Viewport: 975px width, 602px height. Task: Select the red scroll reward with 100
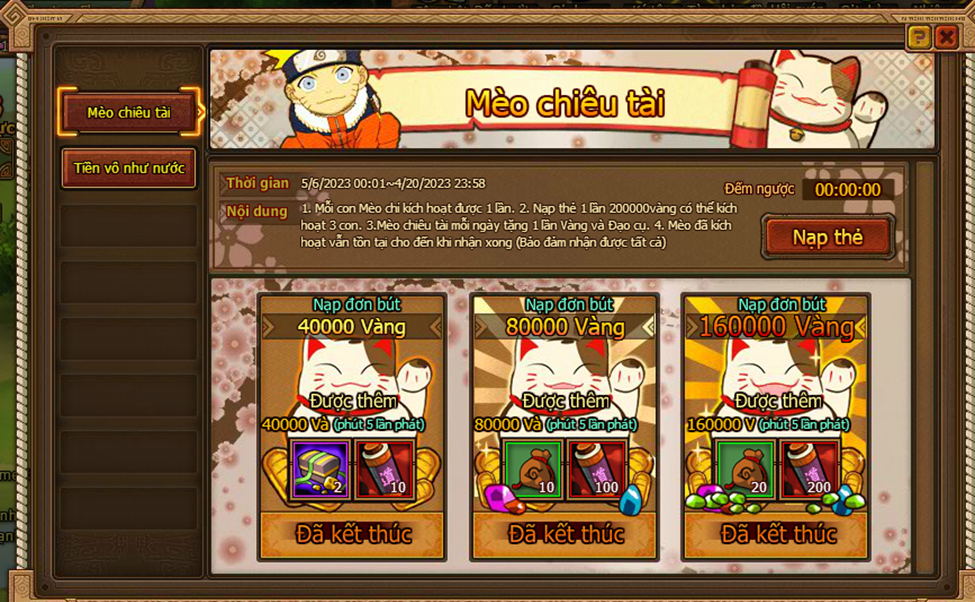click(597, 470)
